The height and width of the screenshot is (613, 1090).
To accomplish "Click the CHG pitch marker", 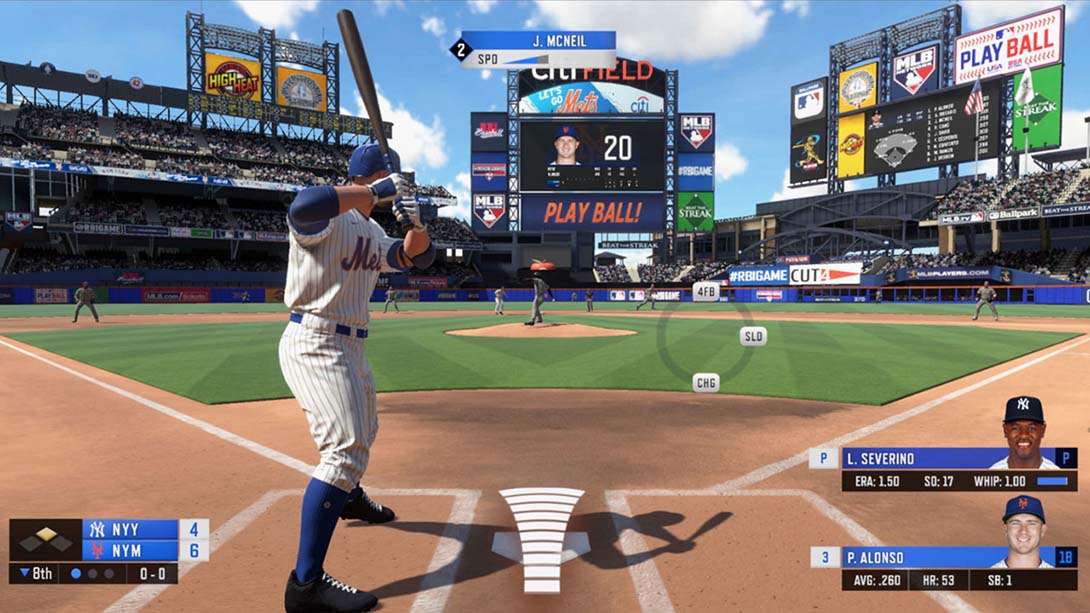I will [x=706, y=382].
